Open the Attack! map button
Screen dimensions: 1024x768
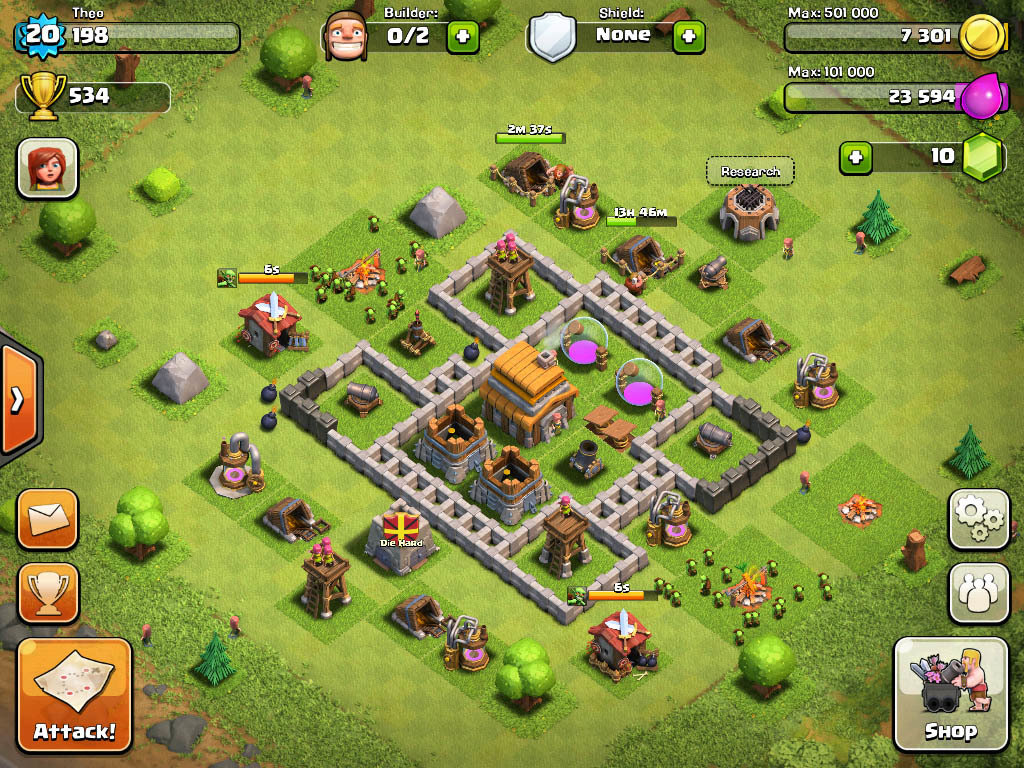coord(74,694)
